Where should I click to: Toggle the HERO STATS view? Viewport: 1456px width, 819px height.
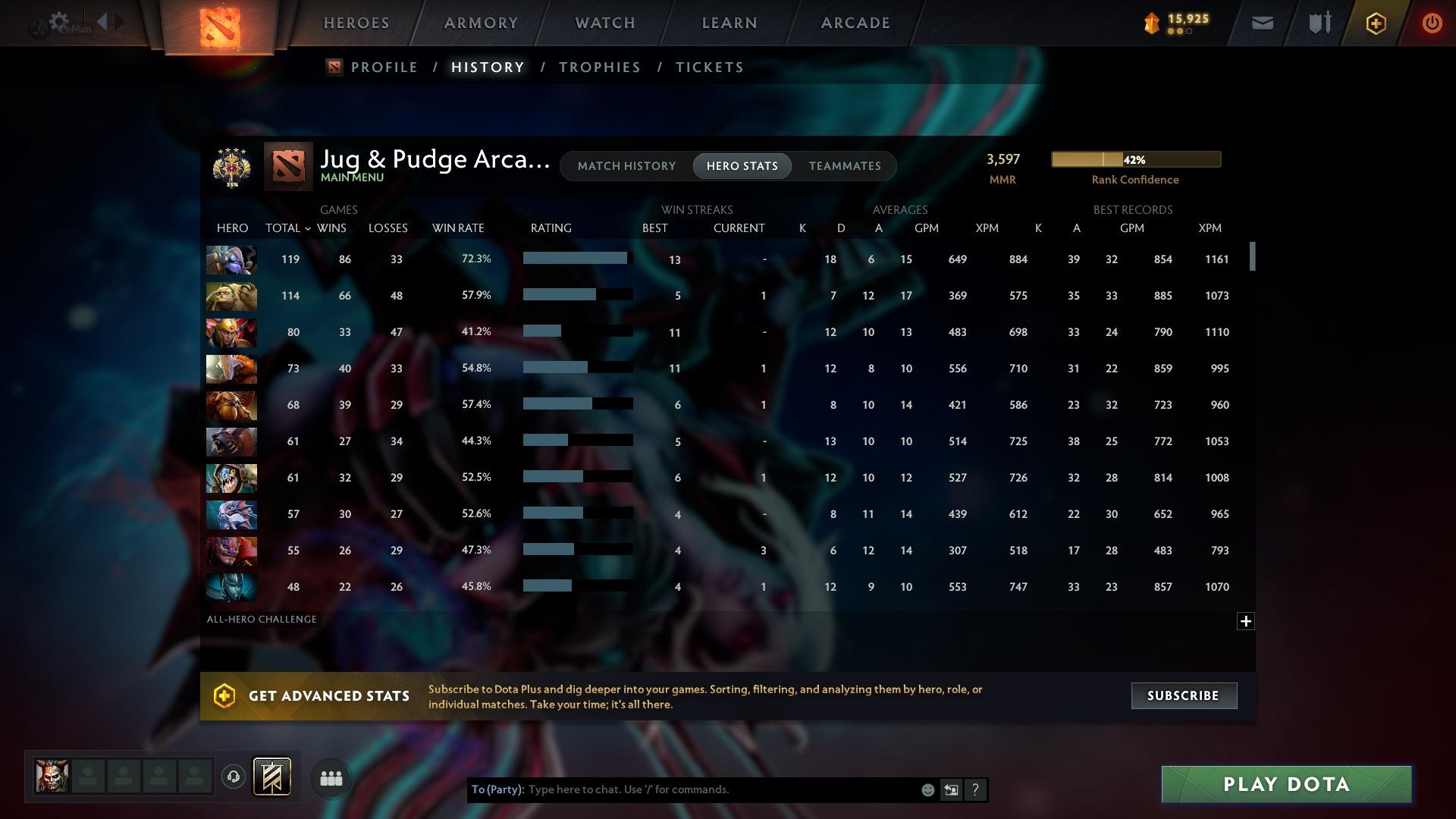pos(742,165)
